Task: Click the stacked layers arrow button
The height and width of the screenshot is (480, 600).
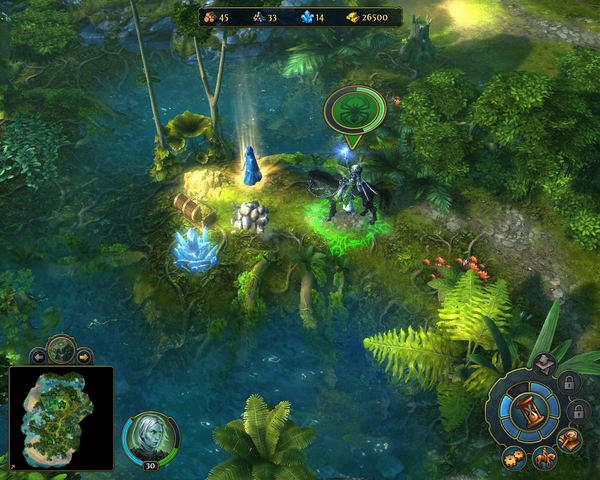Action: coord(544,364)
